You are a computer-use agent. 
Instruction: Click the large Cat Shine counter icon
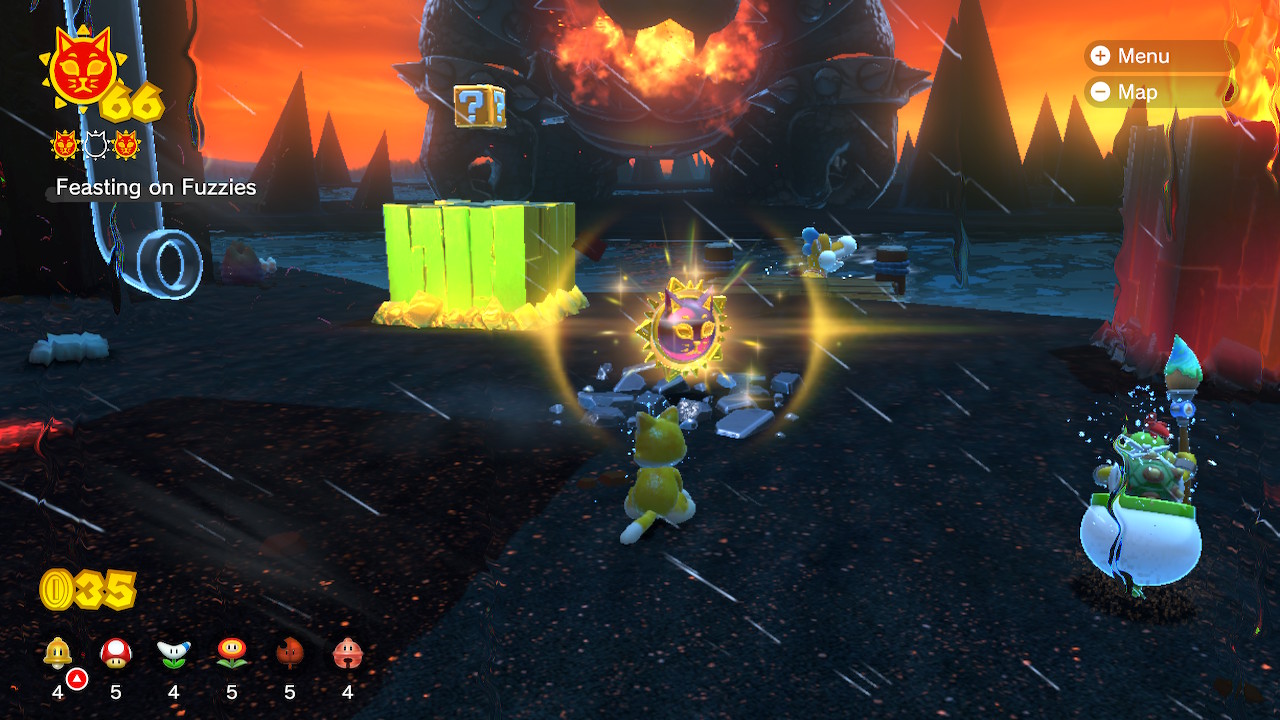(x=80, y=70)
